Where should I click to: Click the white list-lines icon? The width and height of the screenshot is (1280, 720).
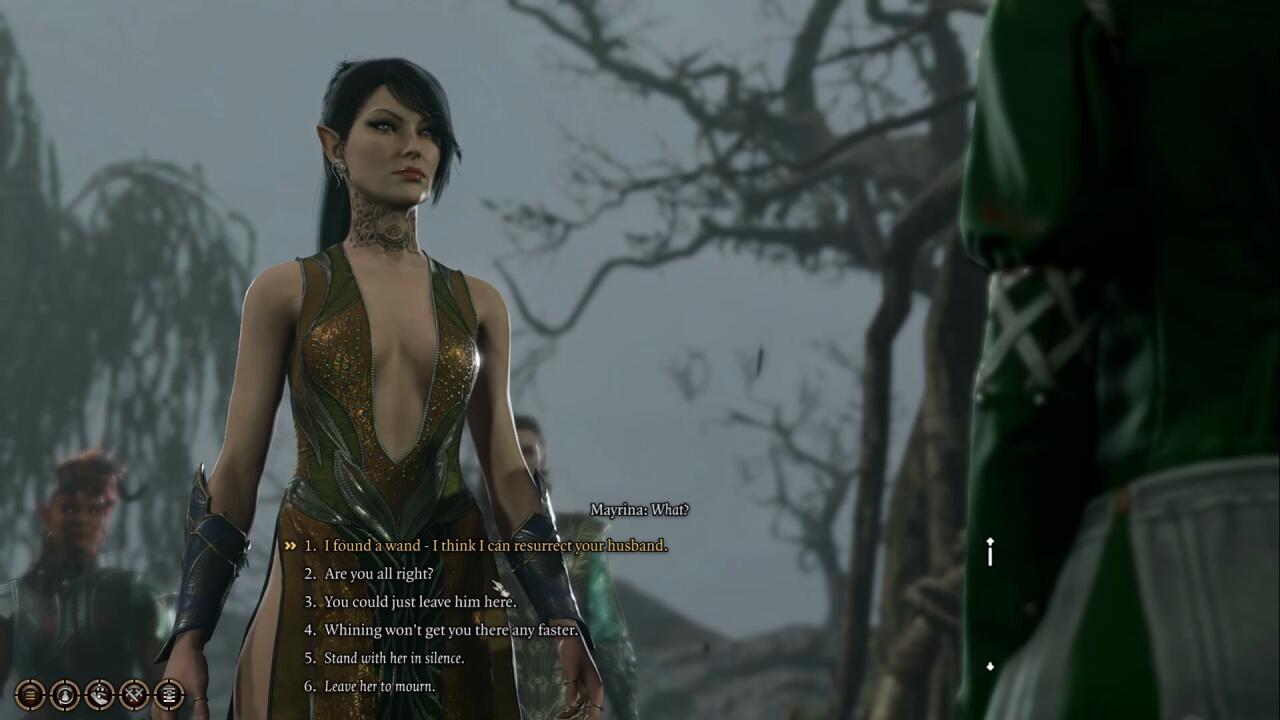click(x=169, y=693)
